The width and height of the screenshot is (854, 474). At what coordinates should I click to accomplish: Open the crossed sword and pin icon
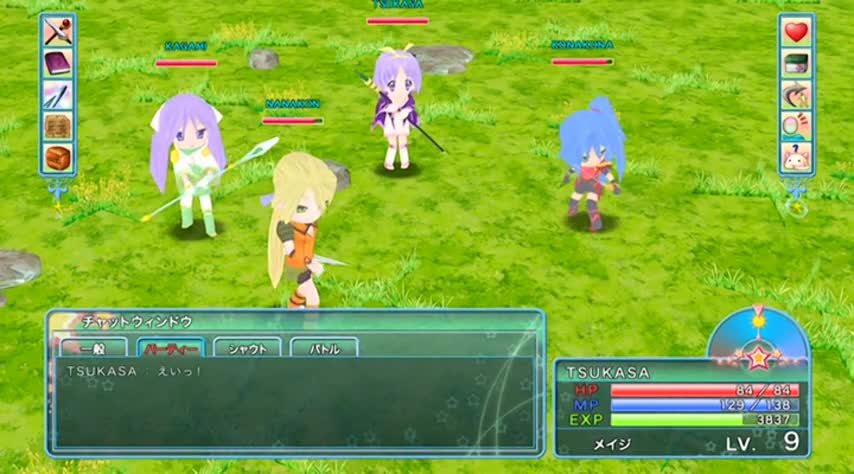[58, 32]
